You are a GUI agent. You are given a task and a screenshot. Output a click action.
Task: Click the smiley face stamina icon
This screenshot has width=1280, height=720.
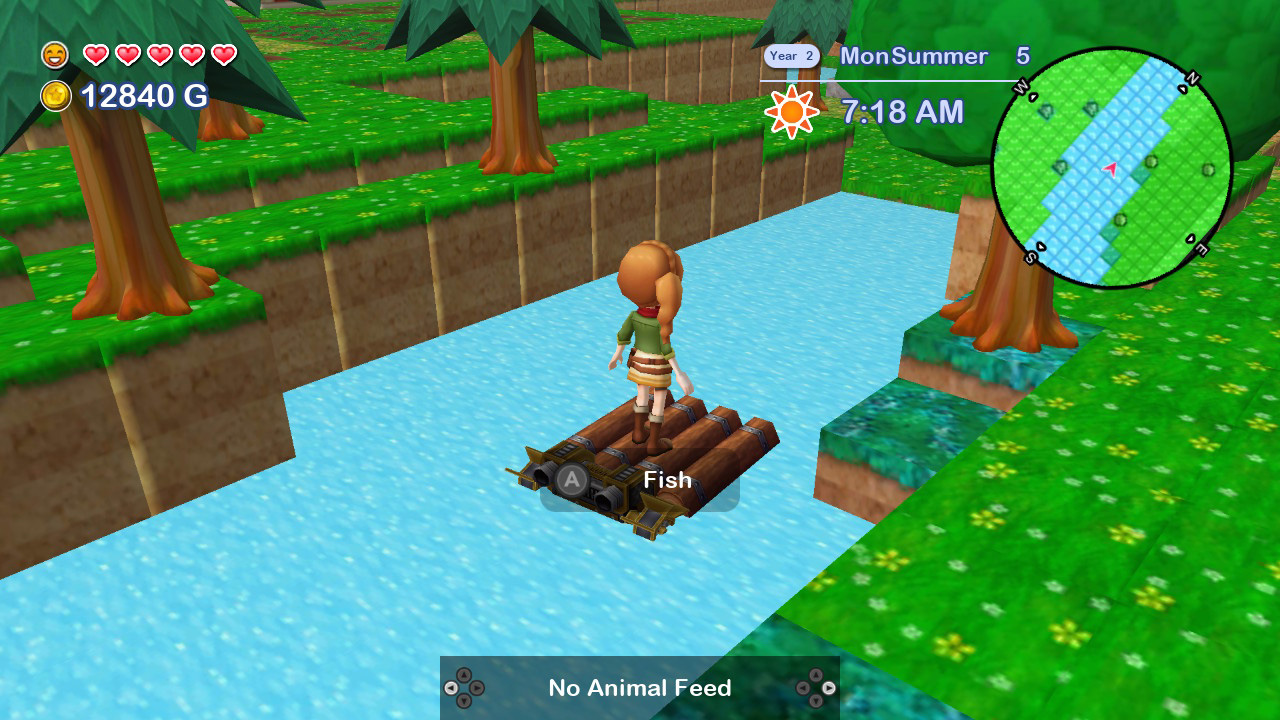(x=55, y=55)
